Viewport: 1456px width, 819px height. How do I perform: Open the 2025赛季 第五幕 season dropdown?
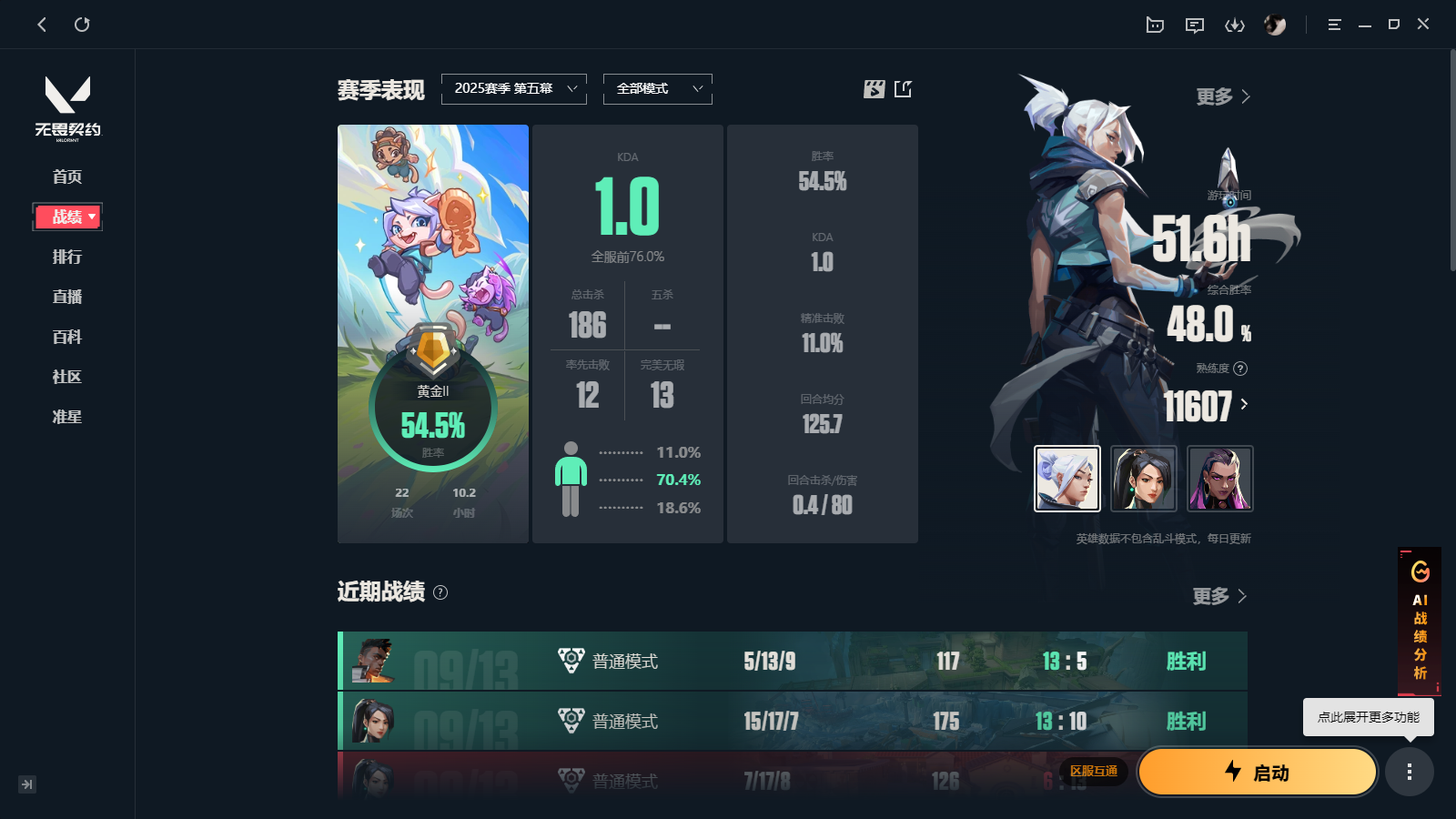(x=514, y=88)
